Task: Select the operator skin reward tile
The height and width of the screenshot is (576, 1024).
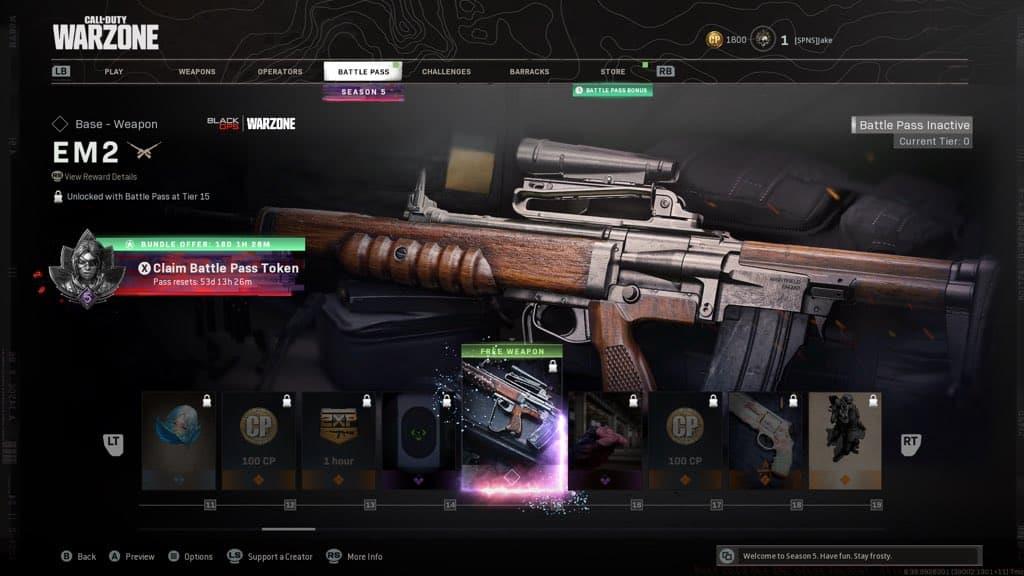Action: pos(844,440)
